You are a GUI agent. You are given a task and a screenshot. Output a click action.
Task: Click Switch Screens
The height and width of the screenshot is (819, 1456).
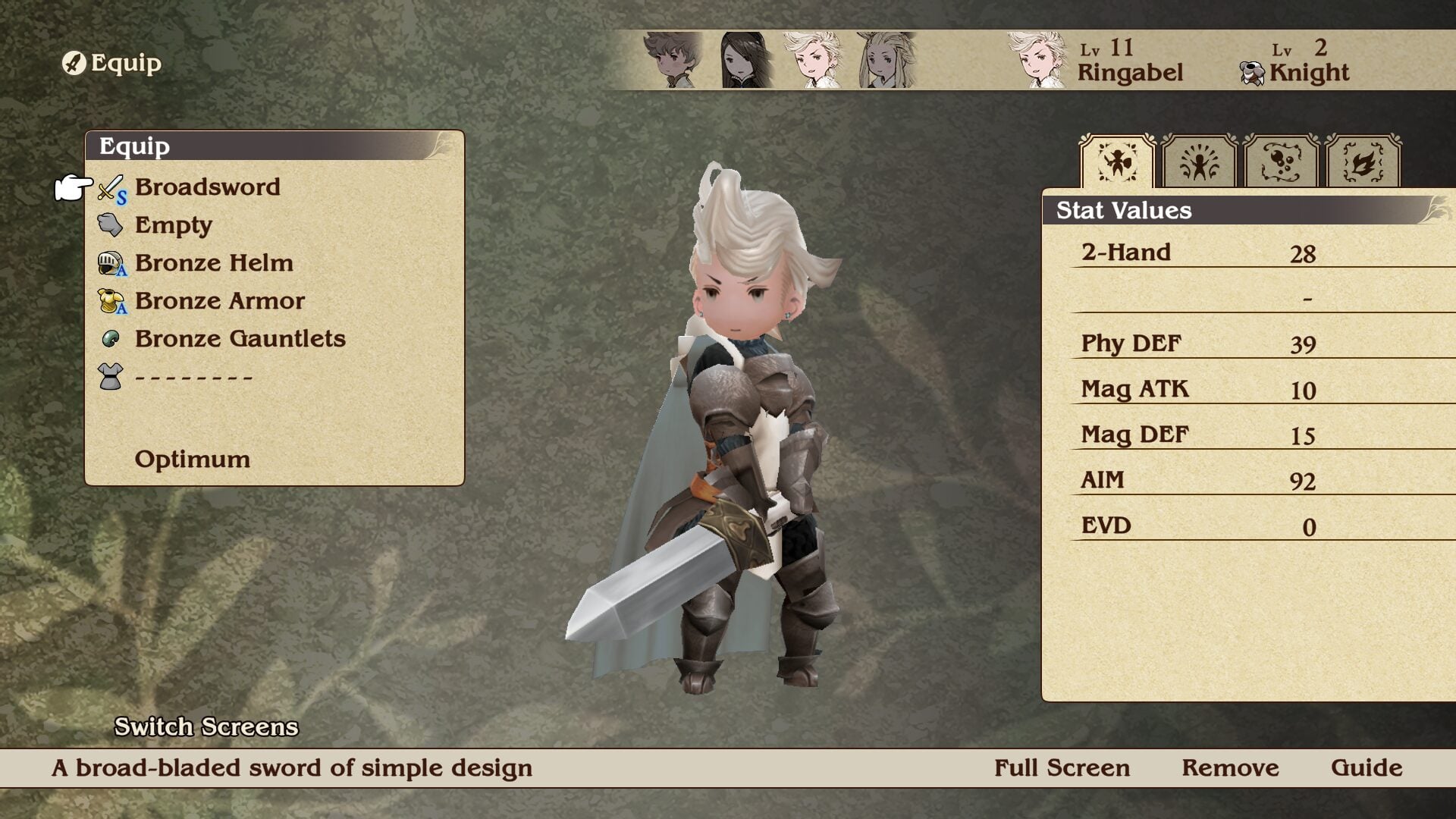206,726
